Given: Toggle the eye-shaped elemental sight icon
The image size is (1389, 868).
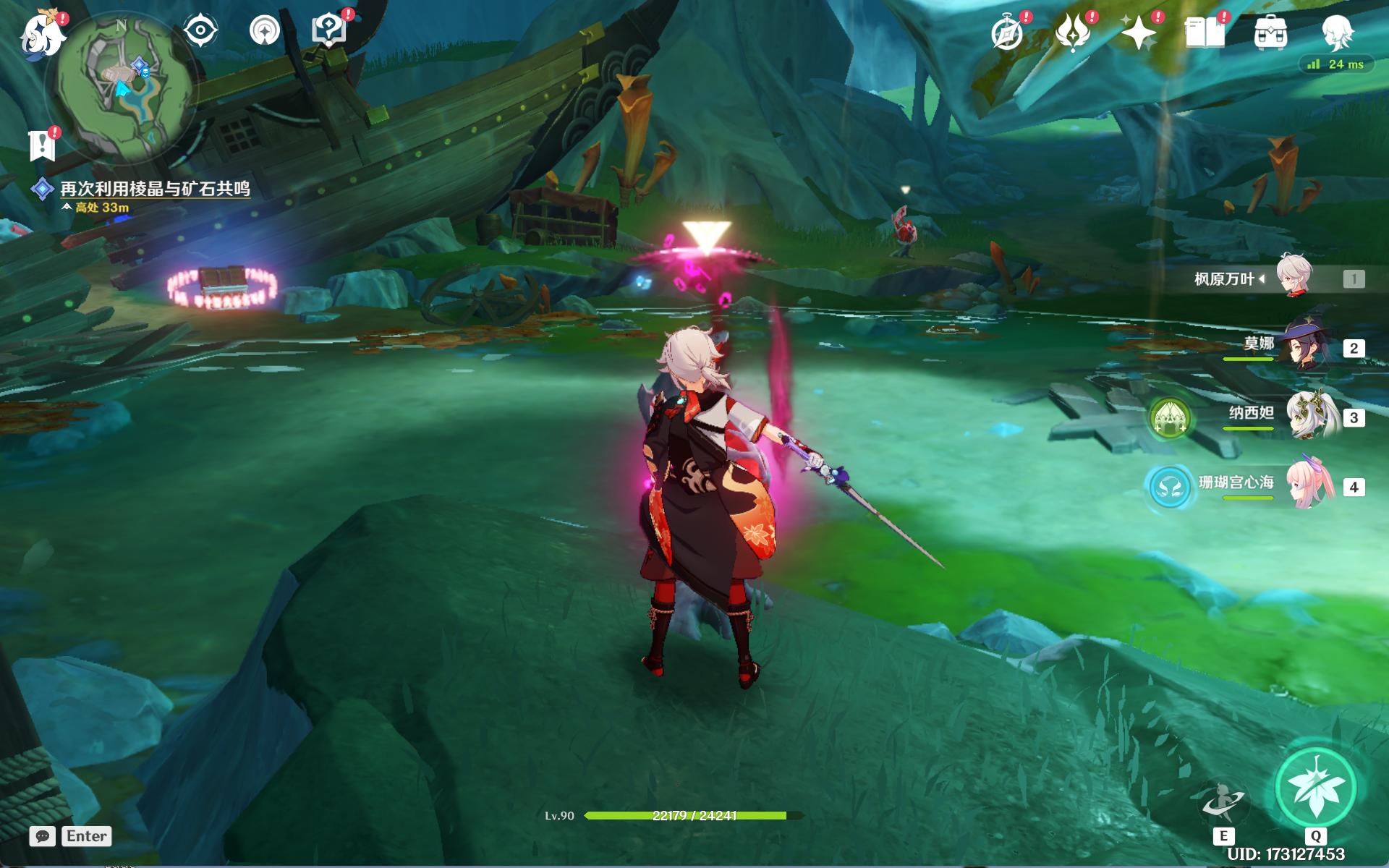Looking at the screenshot, I should (x=200, y=31).
